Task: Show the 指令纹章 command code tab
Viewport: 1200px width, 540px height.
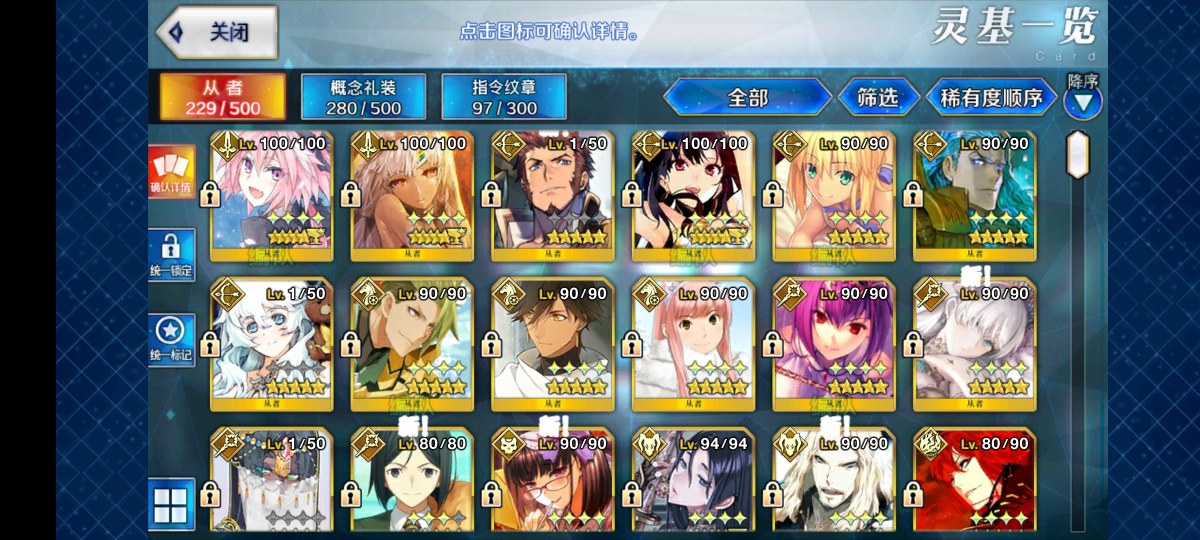Action: [504, 97]
